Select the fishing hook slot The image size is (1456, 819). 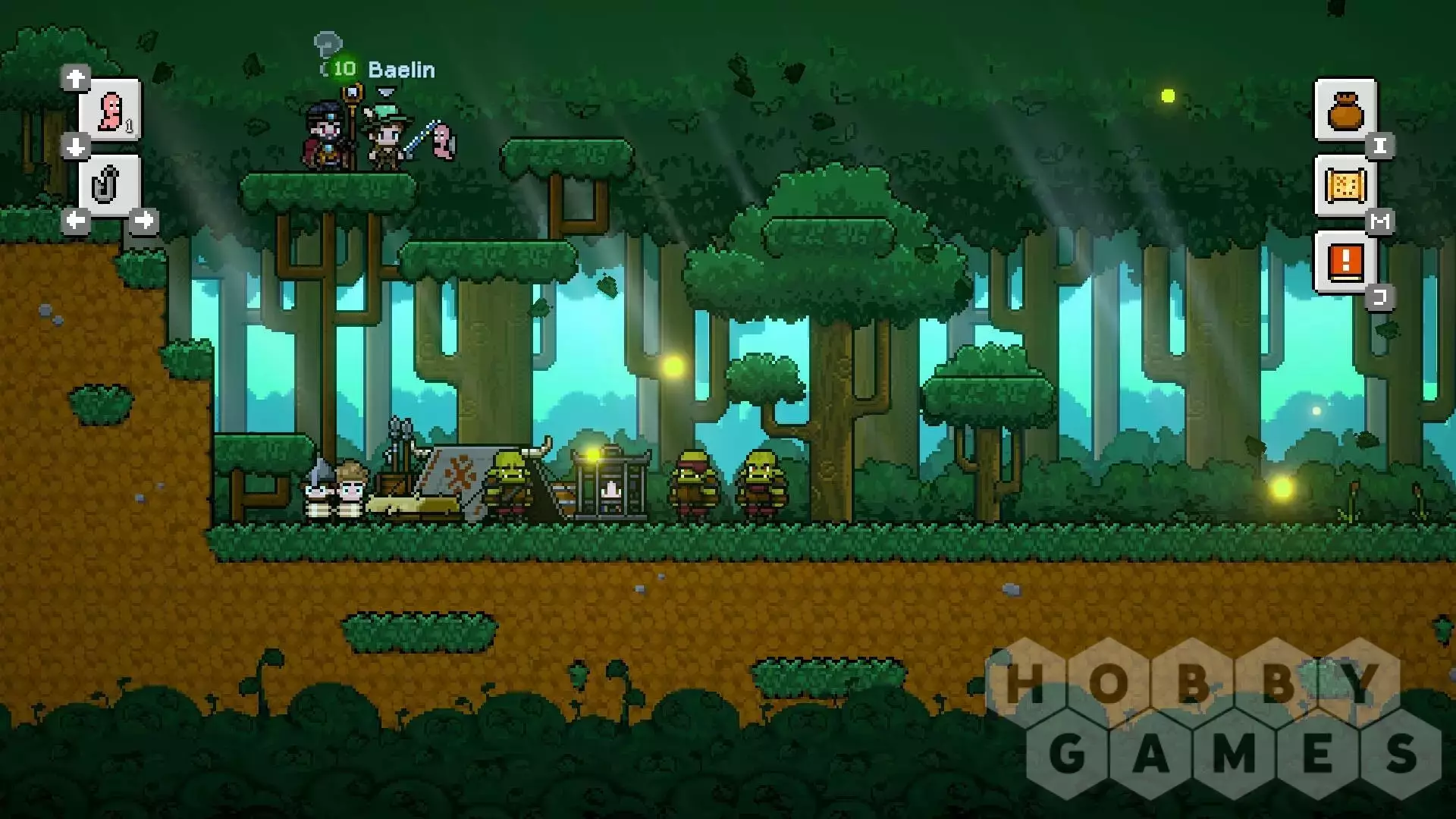point(109,186)
